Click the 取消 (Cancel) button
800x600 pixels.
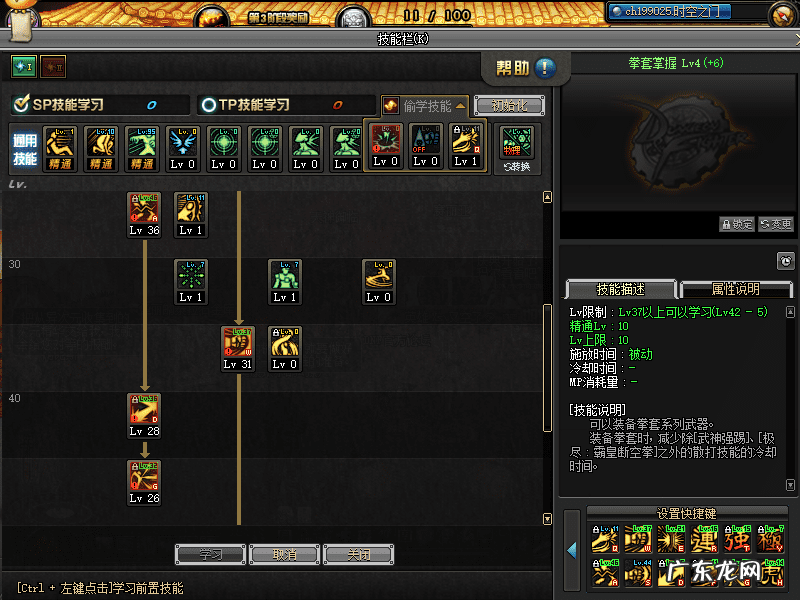pyautogui.click(x=284, y=554)
